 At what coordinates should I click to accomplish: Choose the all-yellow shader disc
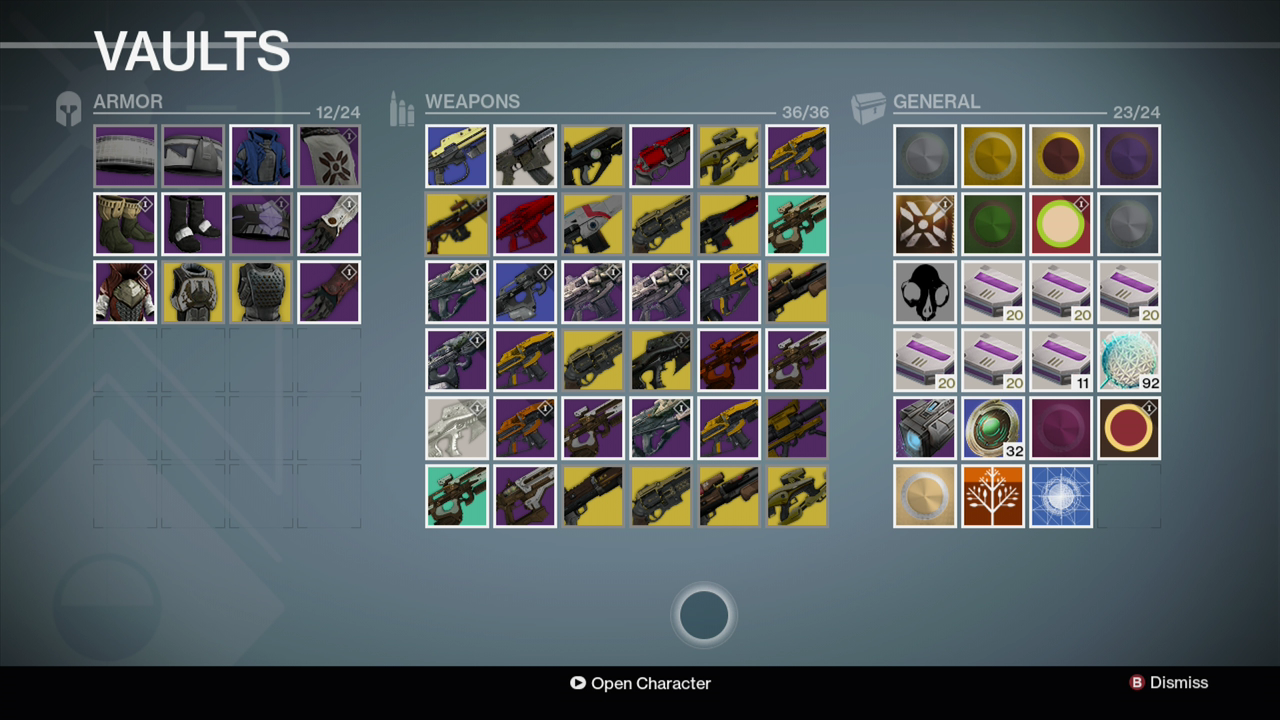993,156
